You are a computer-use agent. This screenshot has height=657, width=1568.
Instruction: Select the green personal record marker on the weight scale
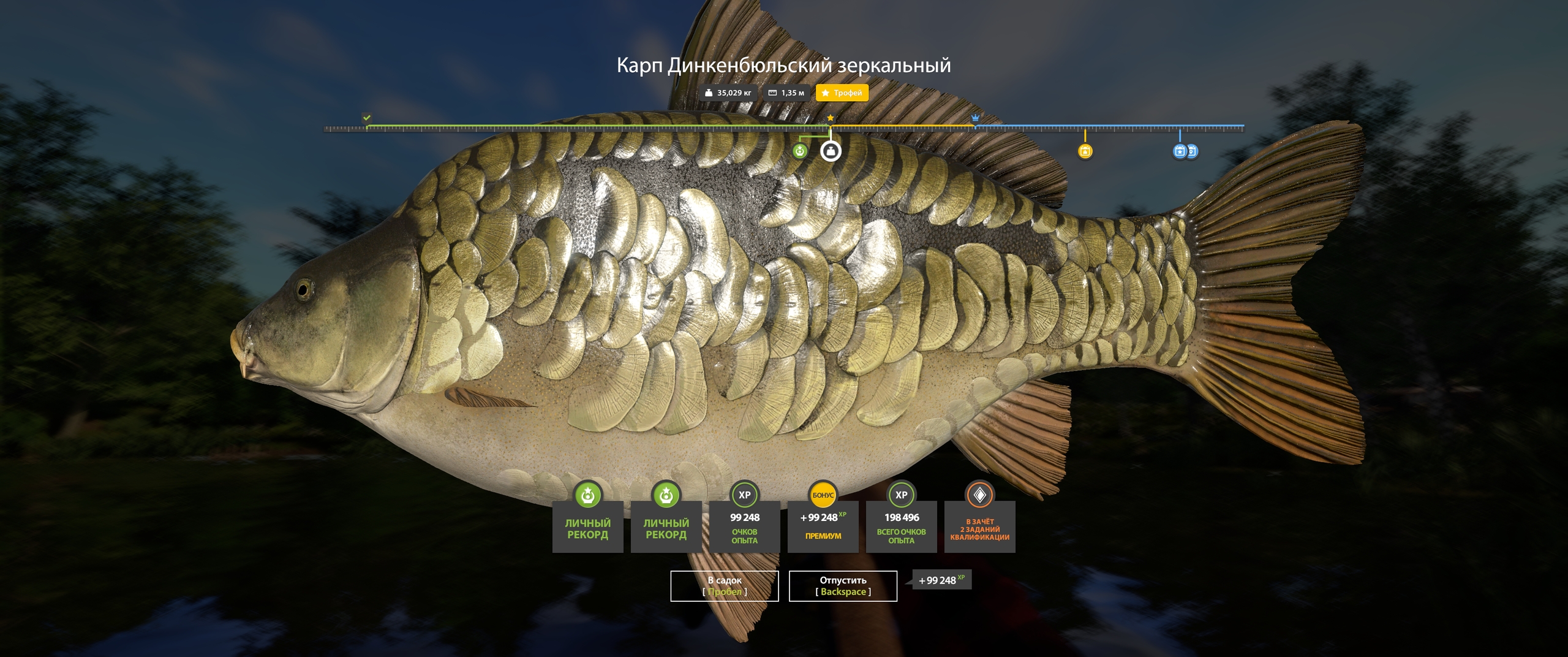click(x=800, y=151)
